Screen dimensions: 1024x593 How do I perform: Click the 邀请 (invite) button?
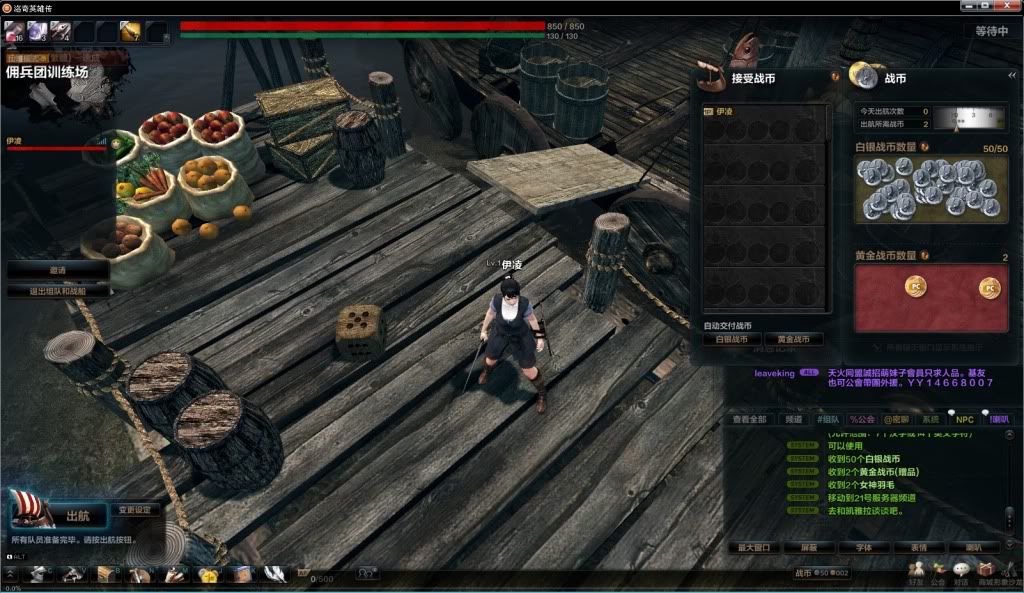coord(58,270)
